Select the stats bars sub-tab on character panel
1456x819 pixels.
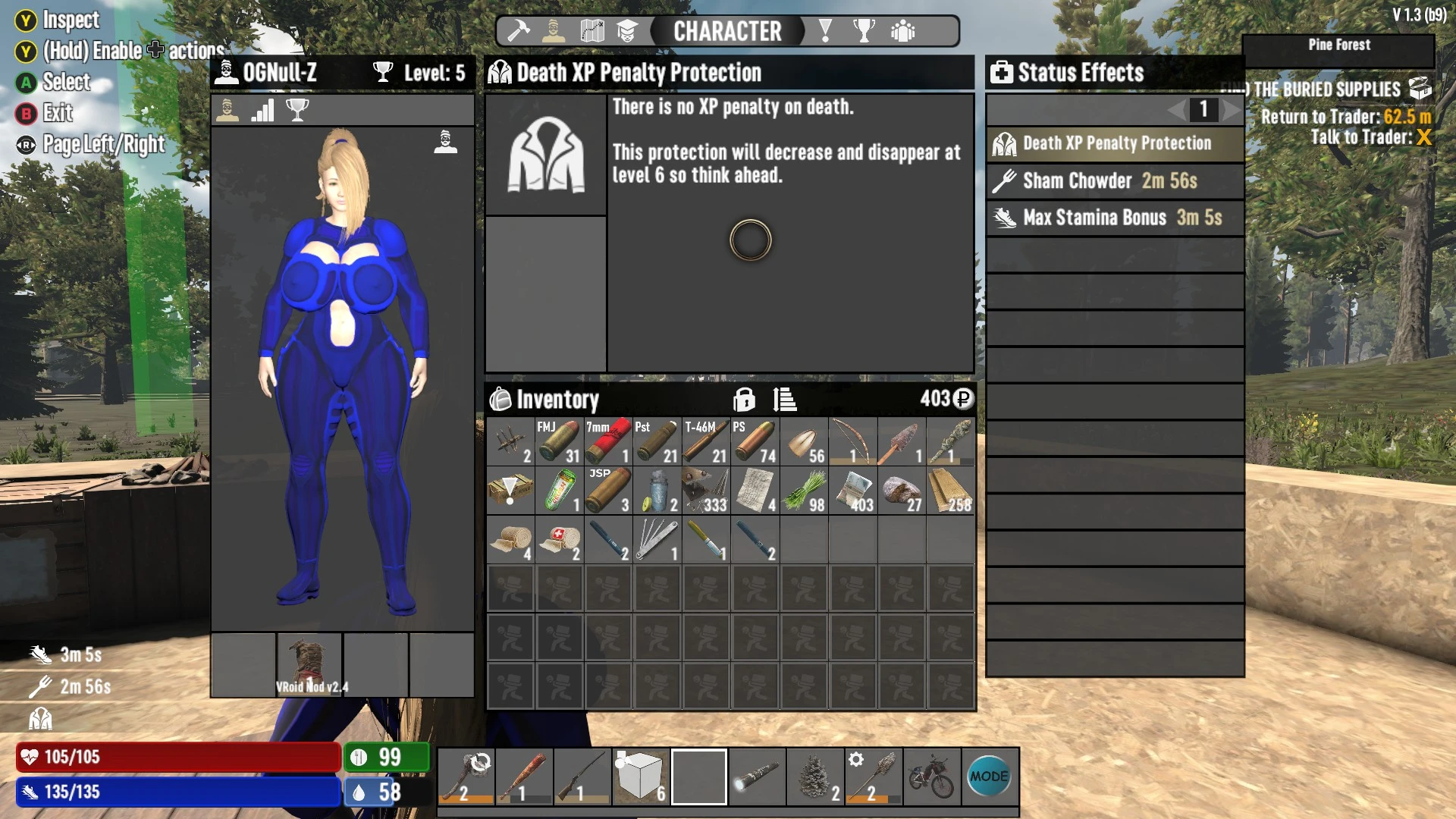262,109
